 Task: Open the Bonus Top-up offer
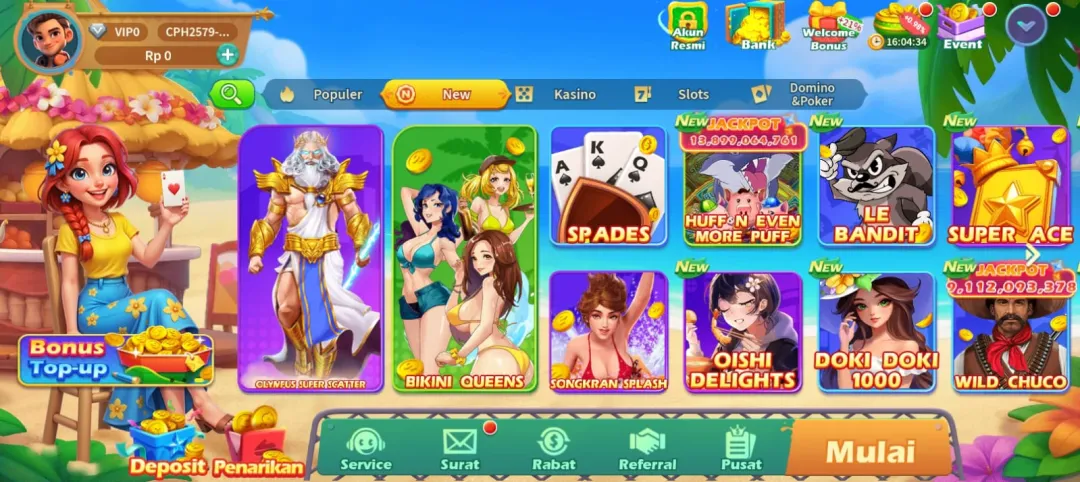tap(115, 358)
